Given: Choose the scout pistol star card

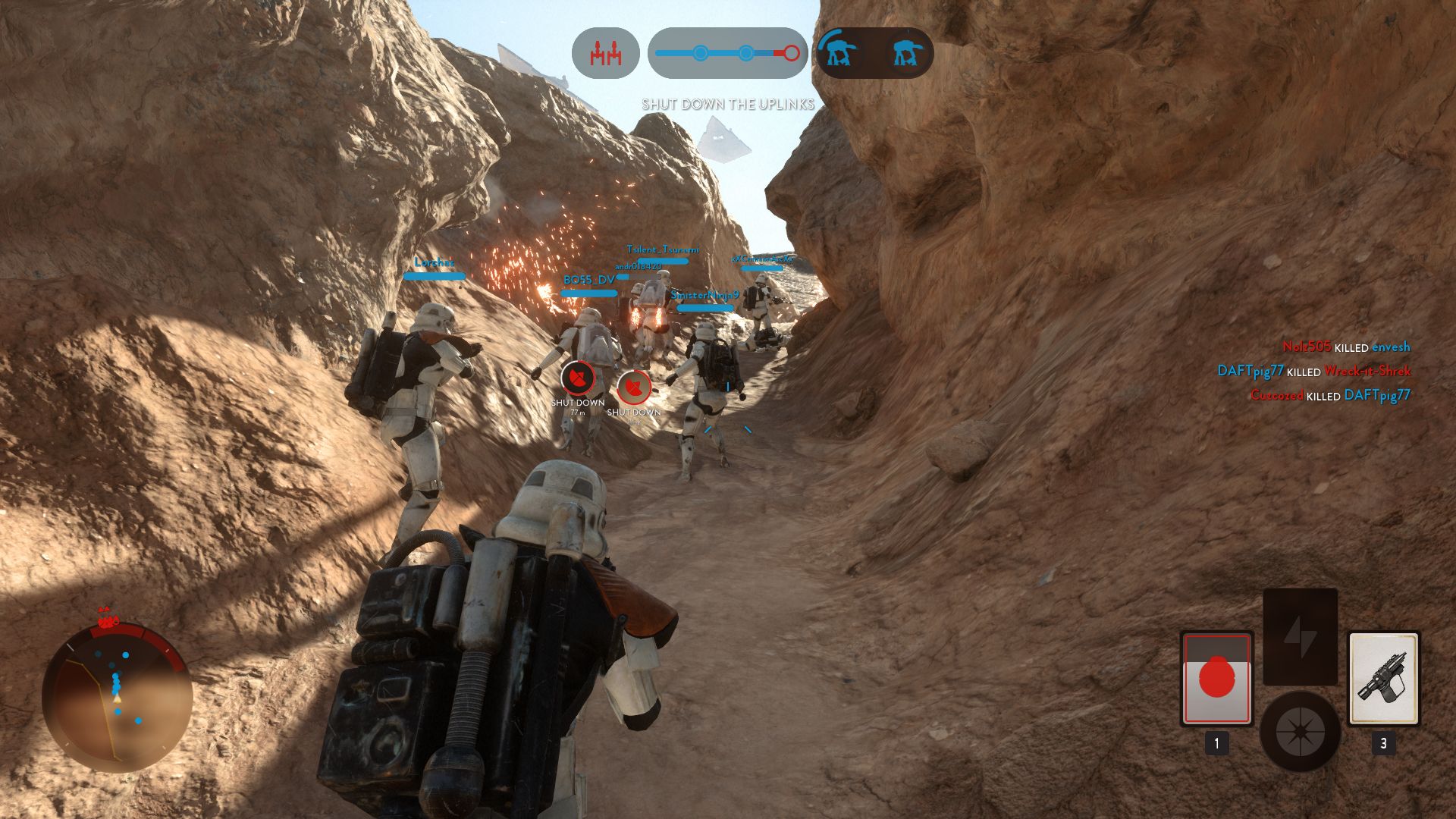Looking at the screenshot, I should (x=1383, y=678).
